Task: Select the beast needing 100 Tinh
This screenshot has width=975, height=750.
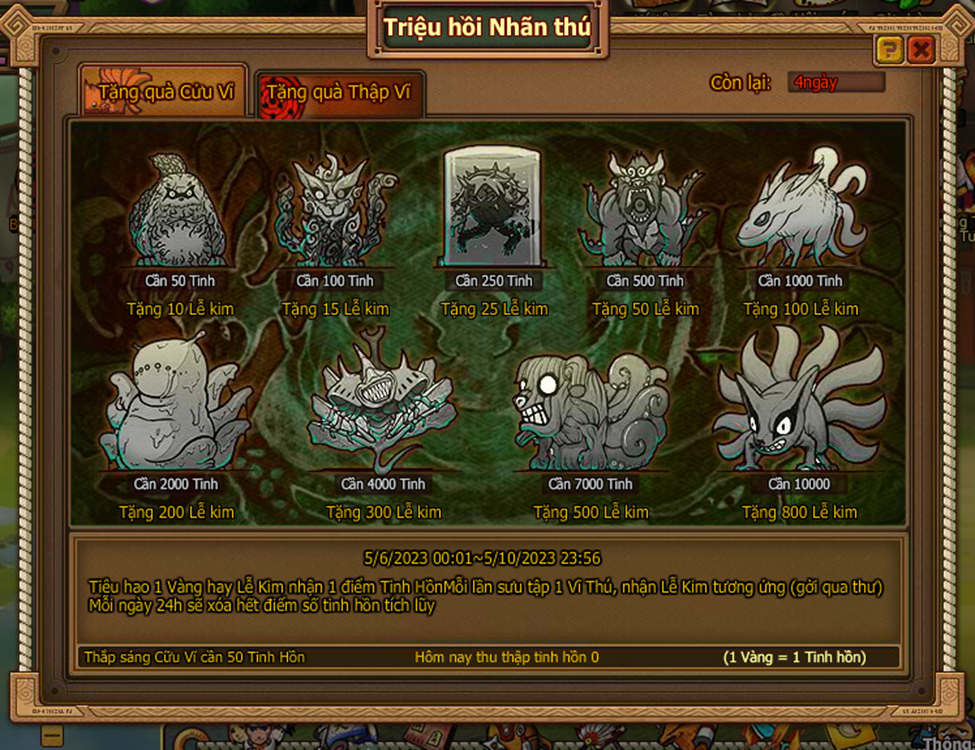Action: point(335,212)
